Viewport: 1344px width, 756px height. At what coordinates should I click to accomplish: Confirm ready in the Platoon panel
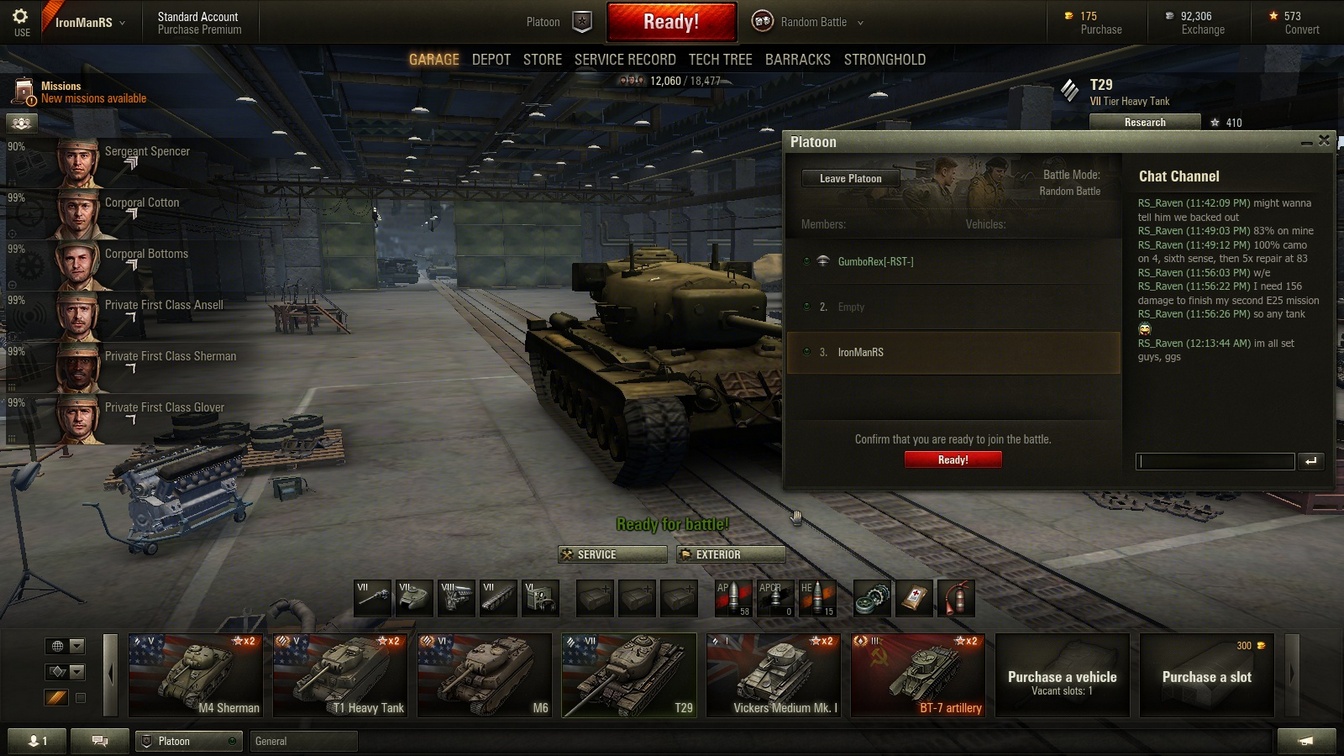point(953,460)
